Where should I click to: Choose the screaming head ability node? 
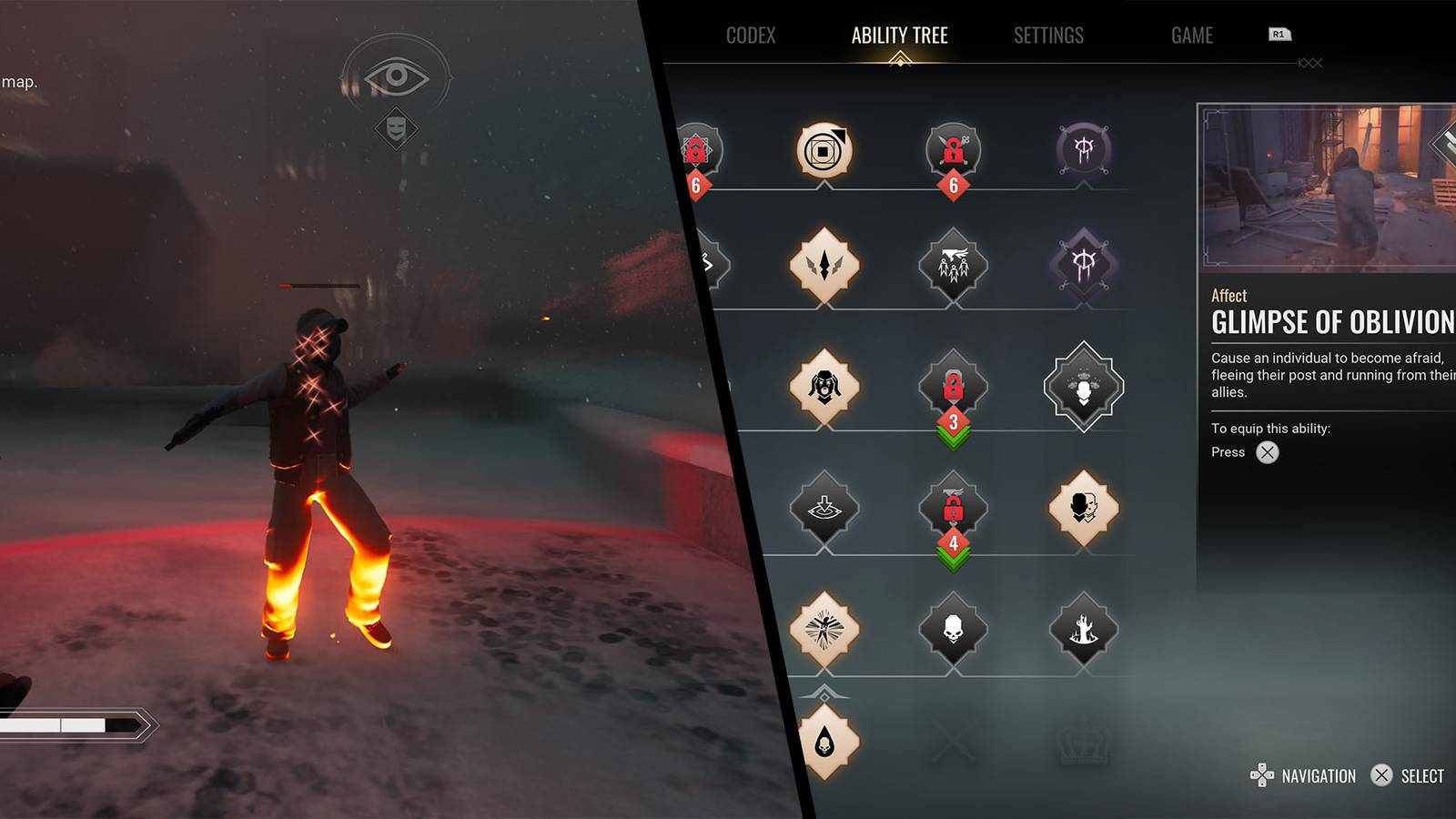(824, 387)
